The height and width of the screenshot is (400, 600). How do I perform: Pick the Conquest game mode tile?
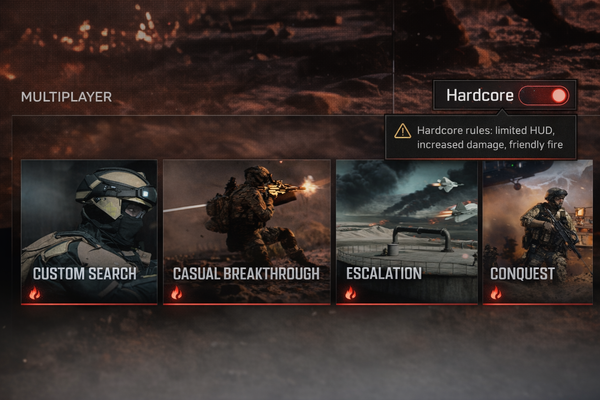tap(536, 231)
